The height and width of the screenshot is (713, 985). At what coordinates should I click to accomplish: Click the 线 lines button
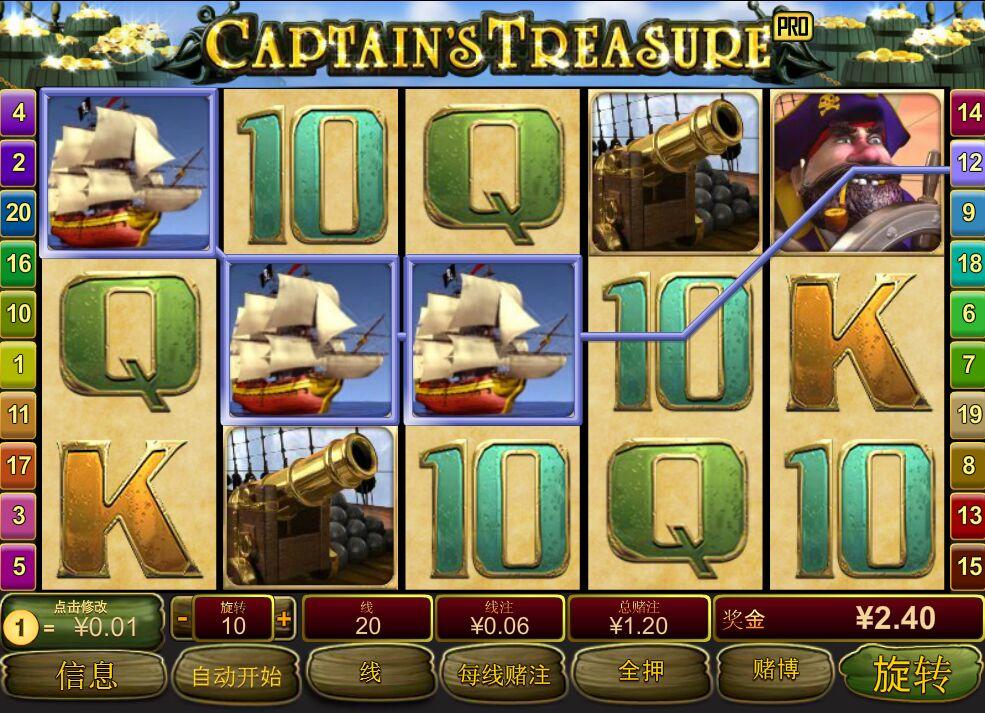point(369,674)
